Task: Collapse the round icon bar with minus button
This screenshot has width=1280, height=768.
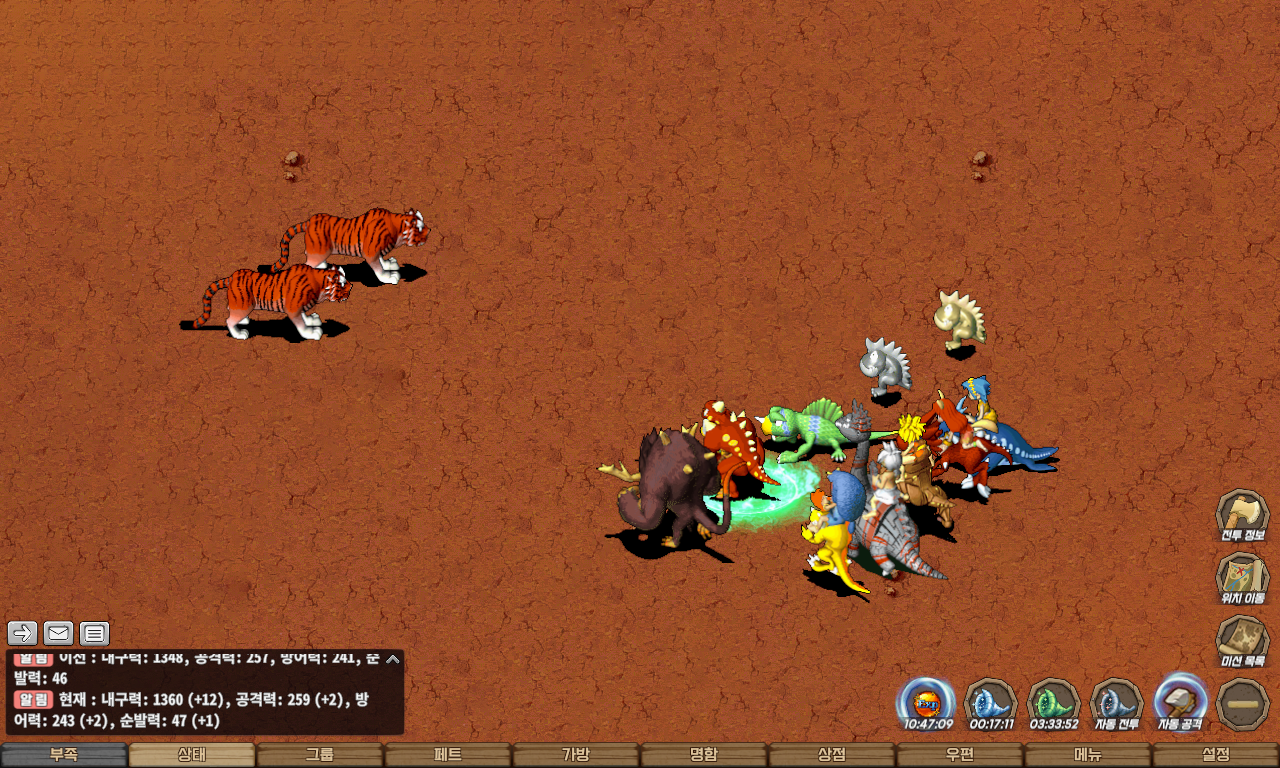Action: click(1243, 703)
